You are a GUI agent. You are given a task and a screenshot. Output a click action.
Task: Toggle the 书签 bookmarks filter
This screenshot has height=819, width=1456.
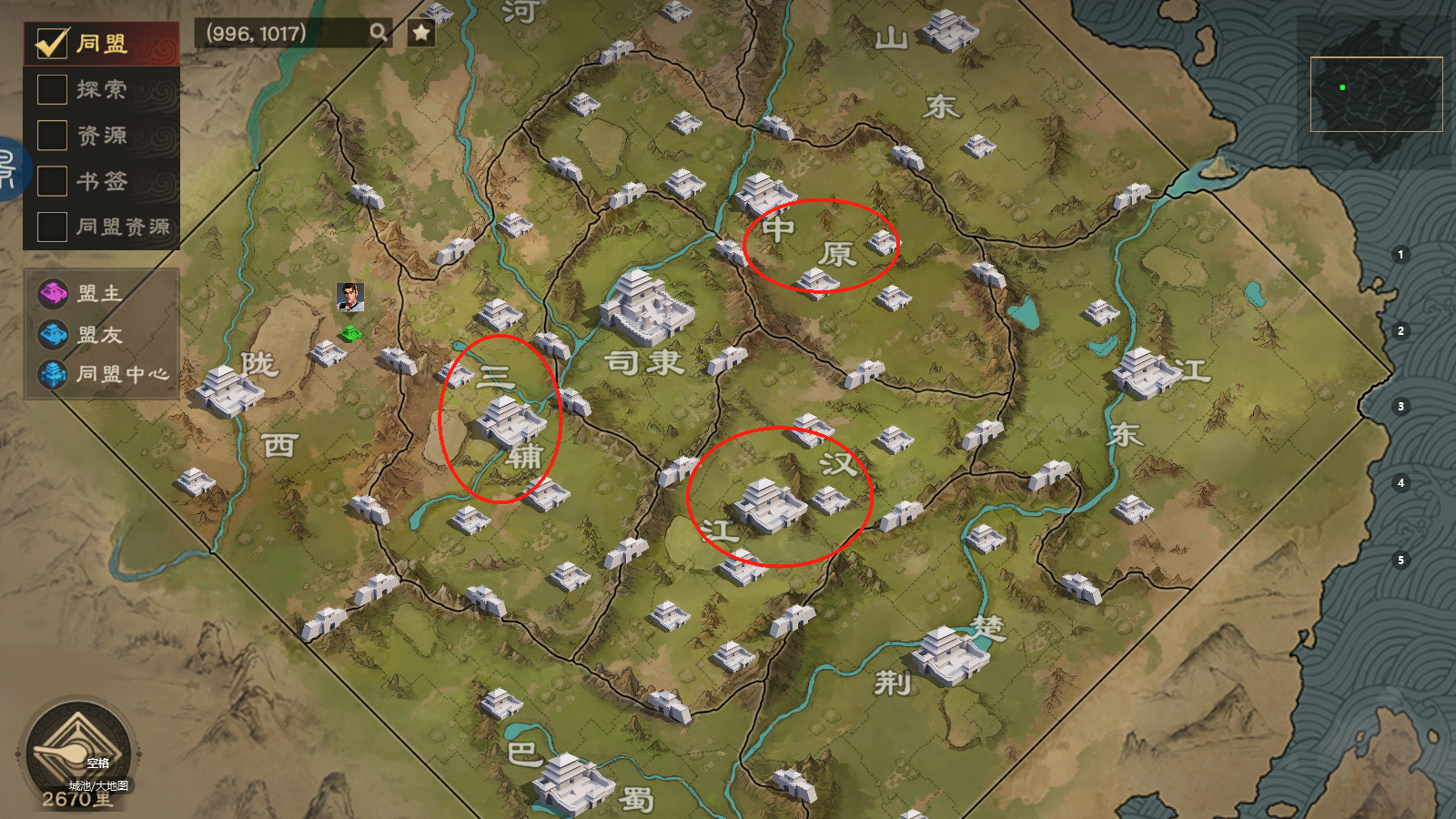point(52,181)
